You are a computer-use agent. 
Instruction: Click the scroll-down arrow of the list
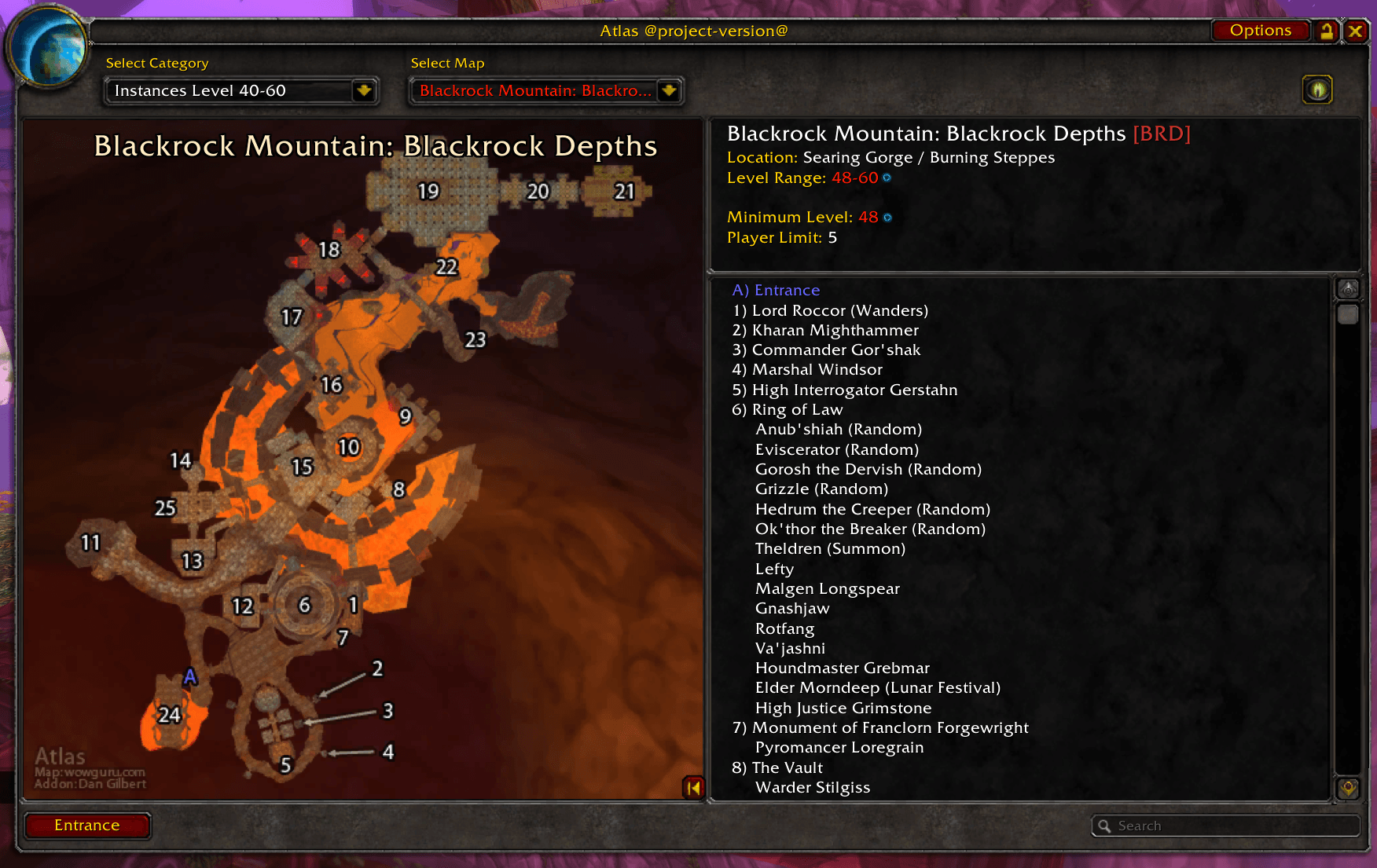[x=1348, y=788]
